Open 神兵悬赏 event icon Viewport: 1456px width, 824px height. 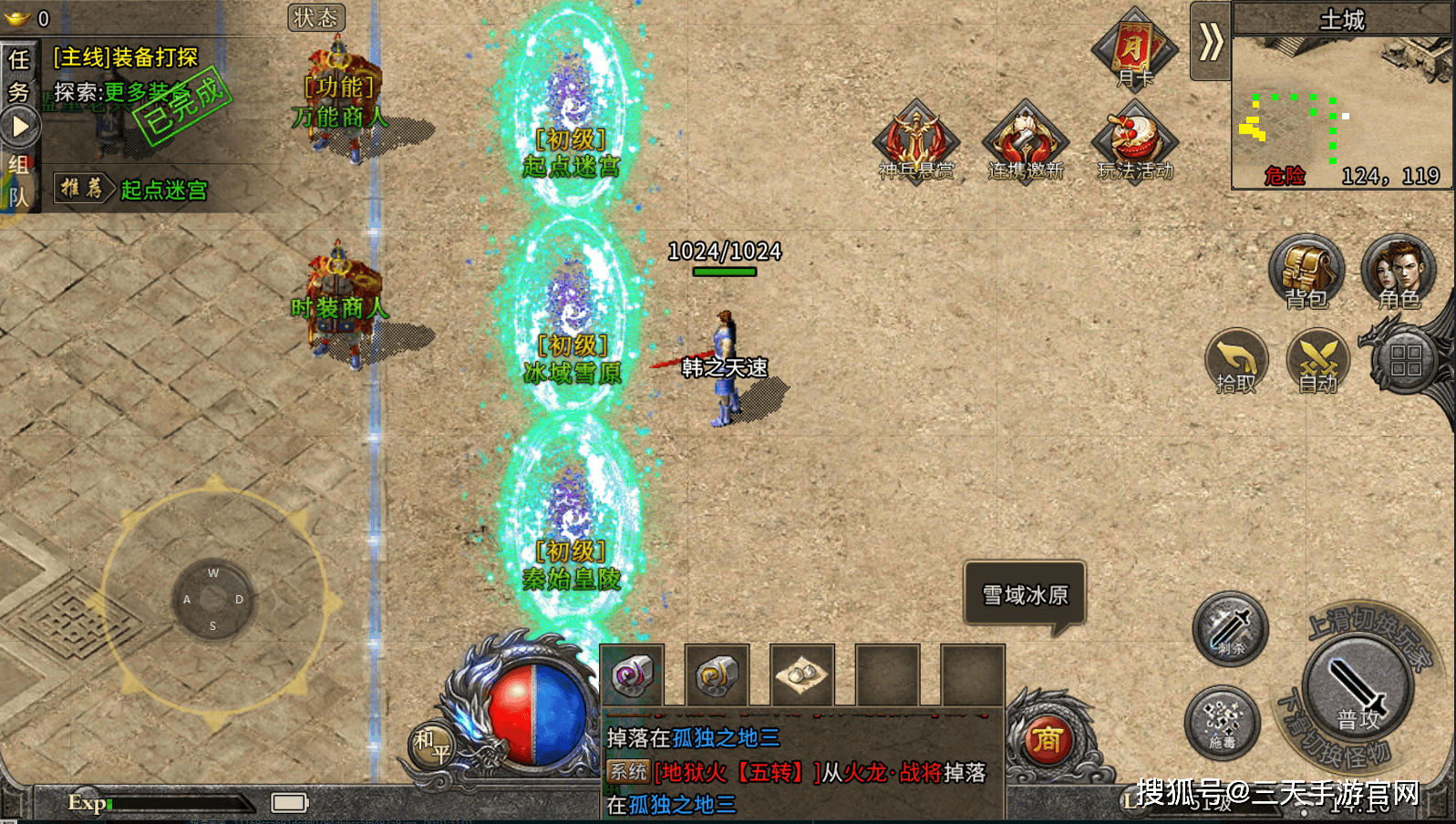click(x=915, y=141)
